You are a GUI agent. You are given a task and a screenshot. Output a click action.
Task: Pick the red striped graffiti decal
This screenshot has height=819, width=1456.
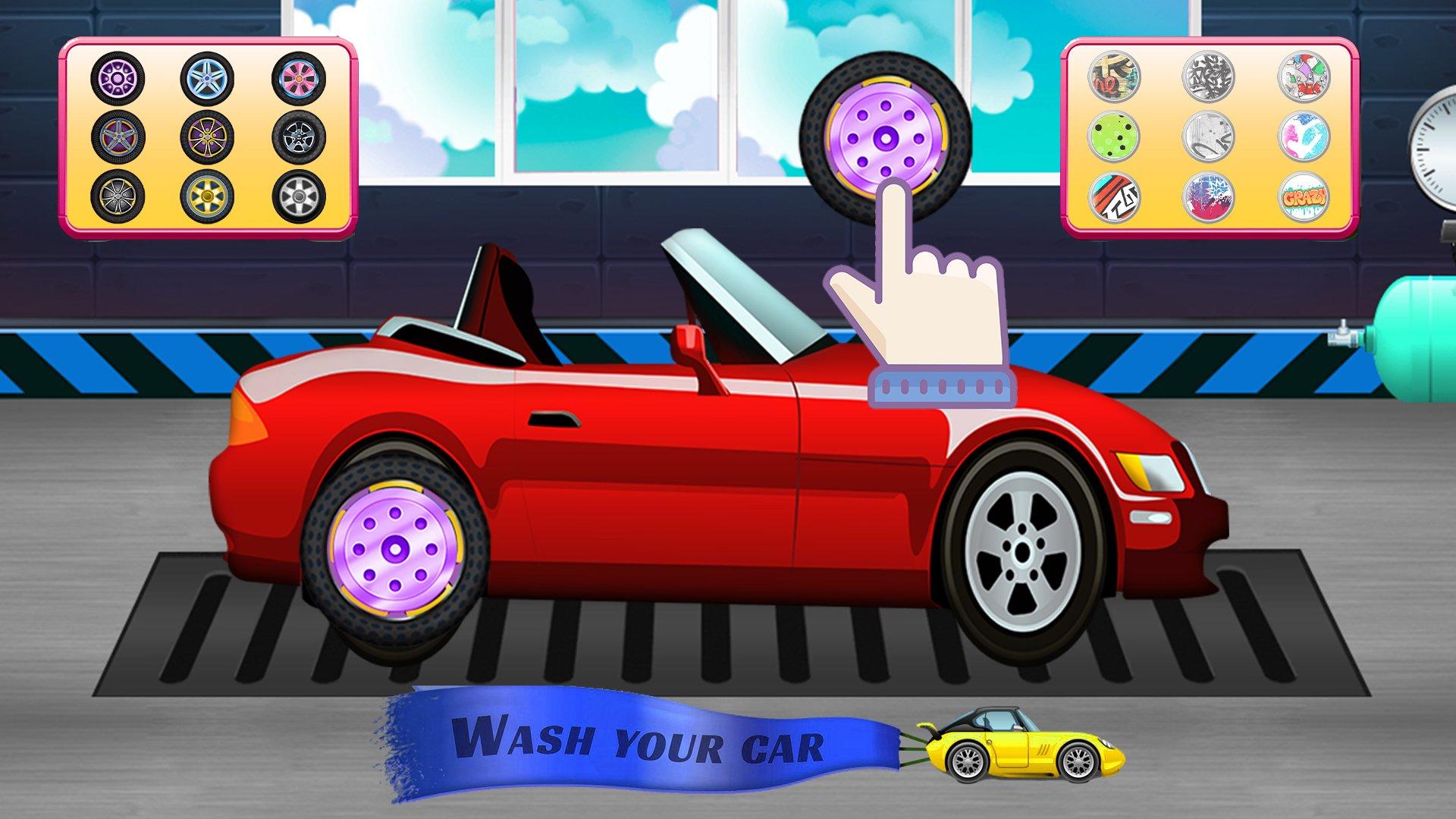pyautogui.click(x=1115, y=199)
